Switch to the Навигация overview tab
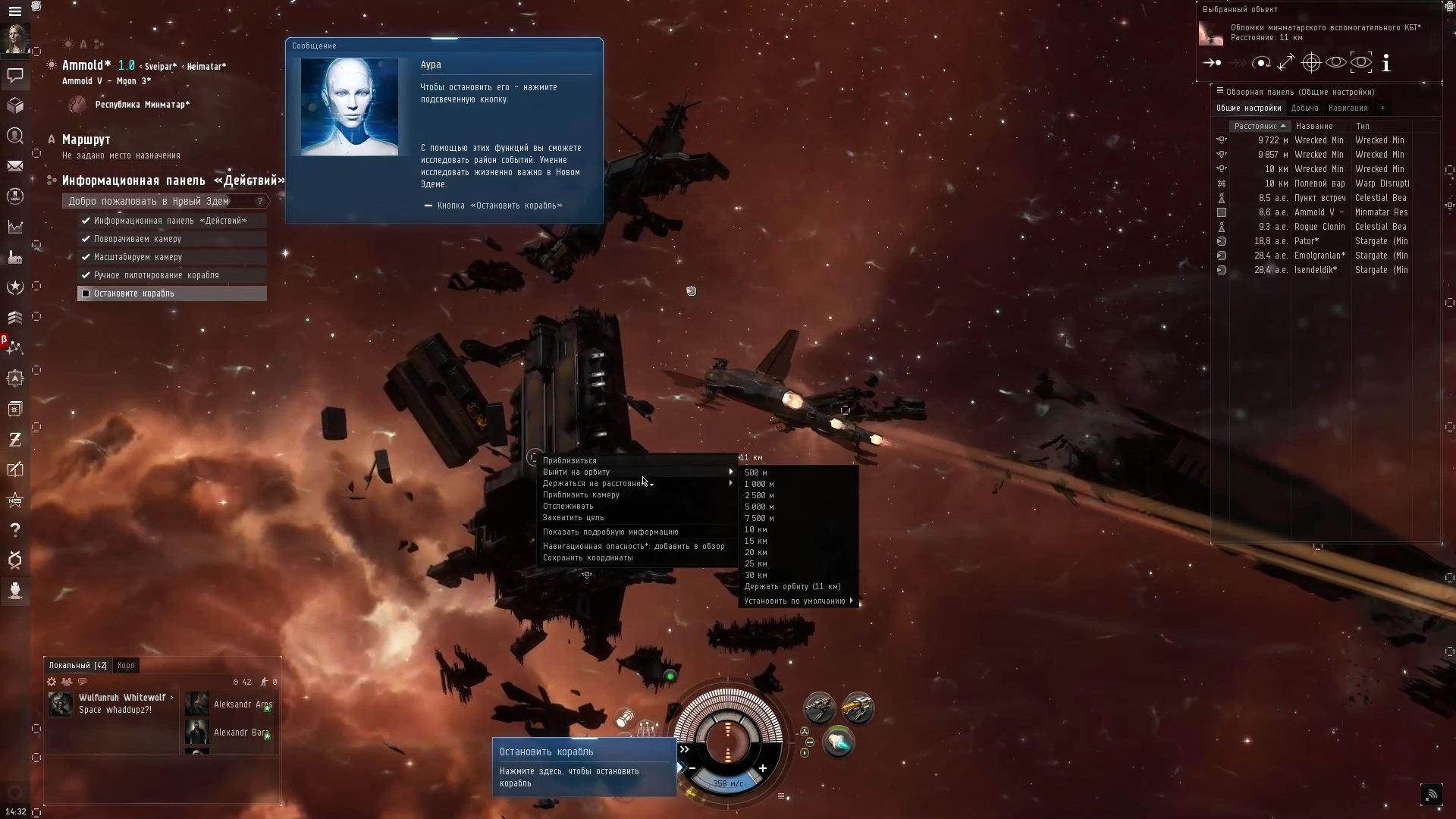1456x819 pixels. pyautogui.click(x=1349, y=108)
